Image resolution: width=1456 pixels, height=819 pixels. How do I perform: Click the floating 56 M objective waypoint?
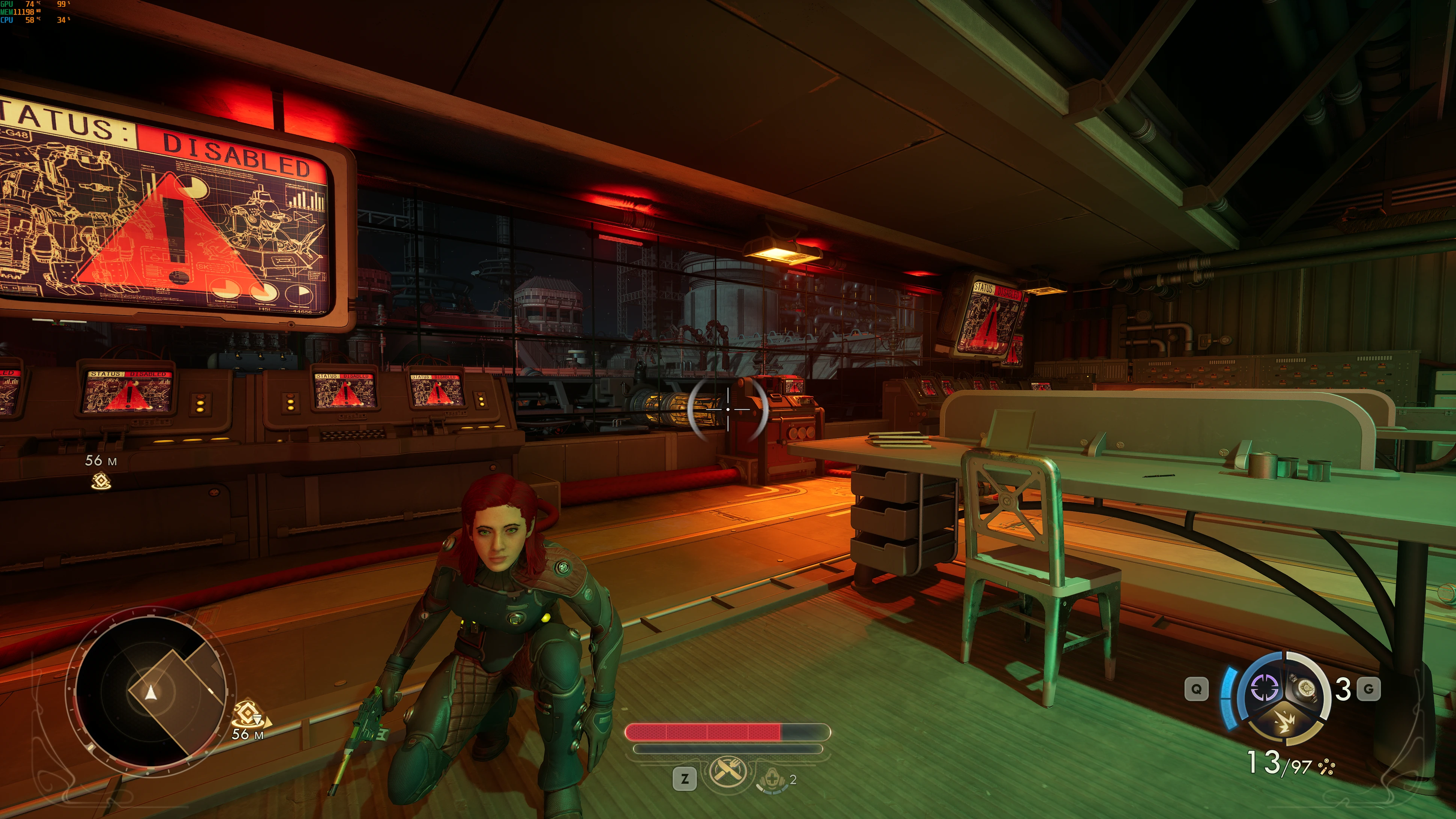101,481
